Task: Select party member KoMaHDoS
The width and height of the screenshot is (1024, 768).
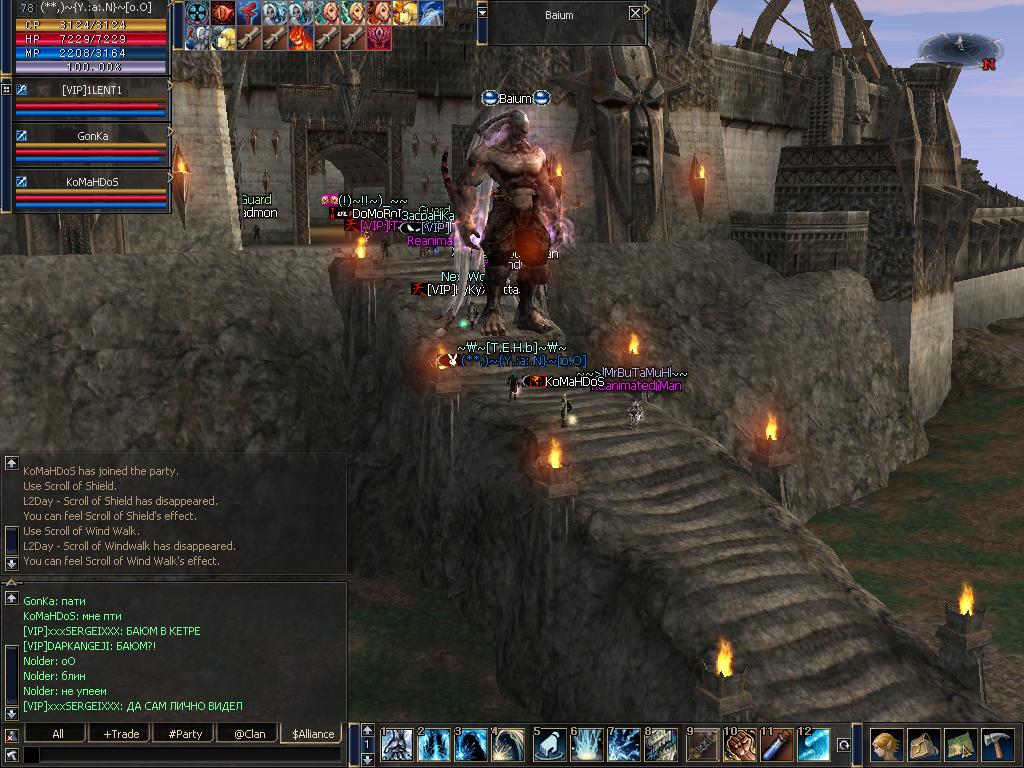Action: click(x=92, y=182)
